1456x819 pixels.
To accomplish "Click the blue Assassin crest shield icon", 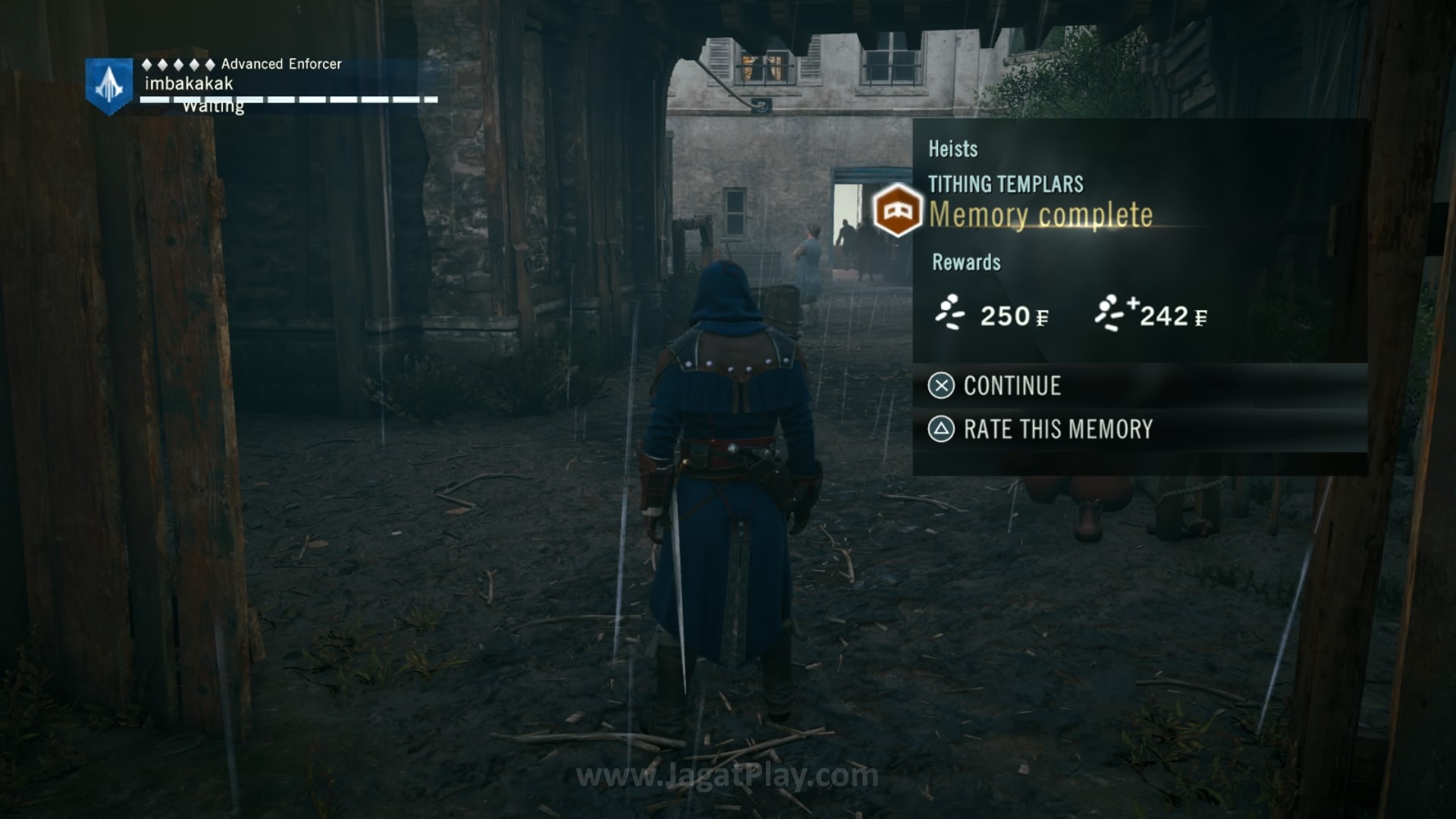I will click(x=110, y=85).
